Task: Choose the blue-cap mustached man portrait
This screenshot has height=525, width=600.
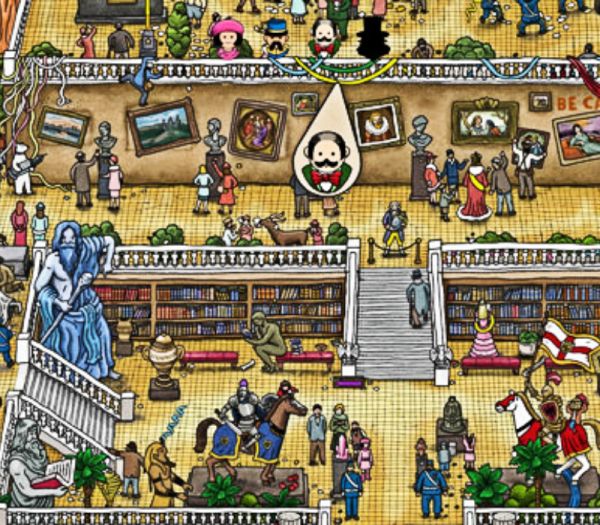Action: click(276, 38)
